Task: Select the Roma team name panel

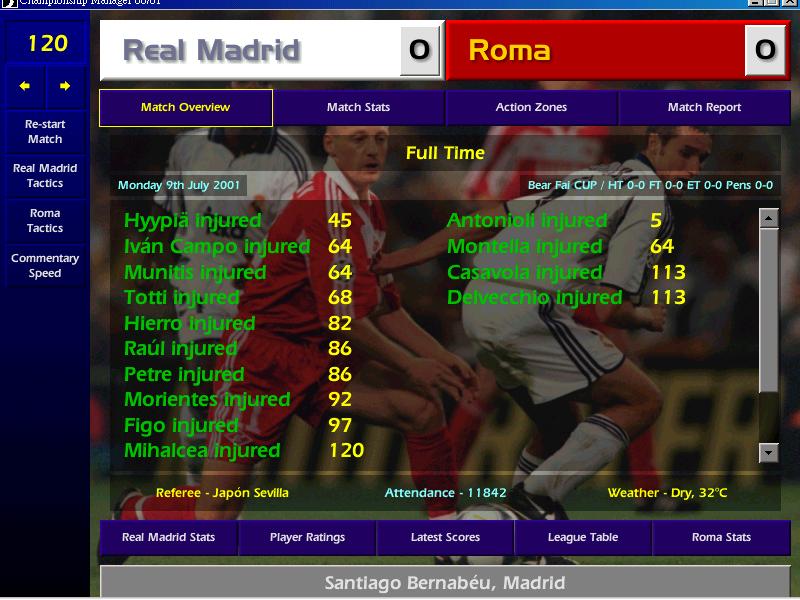Action: 595,51
